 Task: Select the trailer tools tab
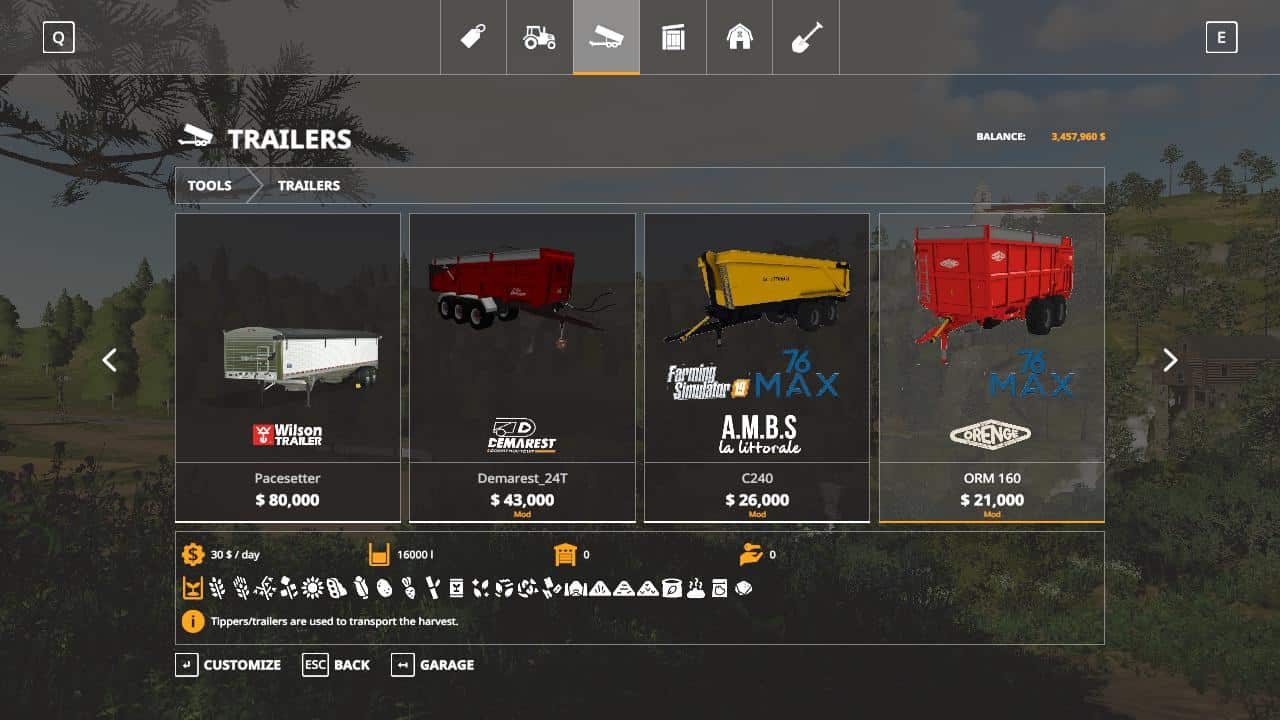coord(606,38)
